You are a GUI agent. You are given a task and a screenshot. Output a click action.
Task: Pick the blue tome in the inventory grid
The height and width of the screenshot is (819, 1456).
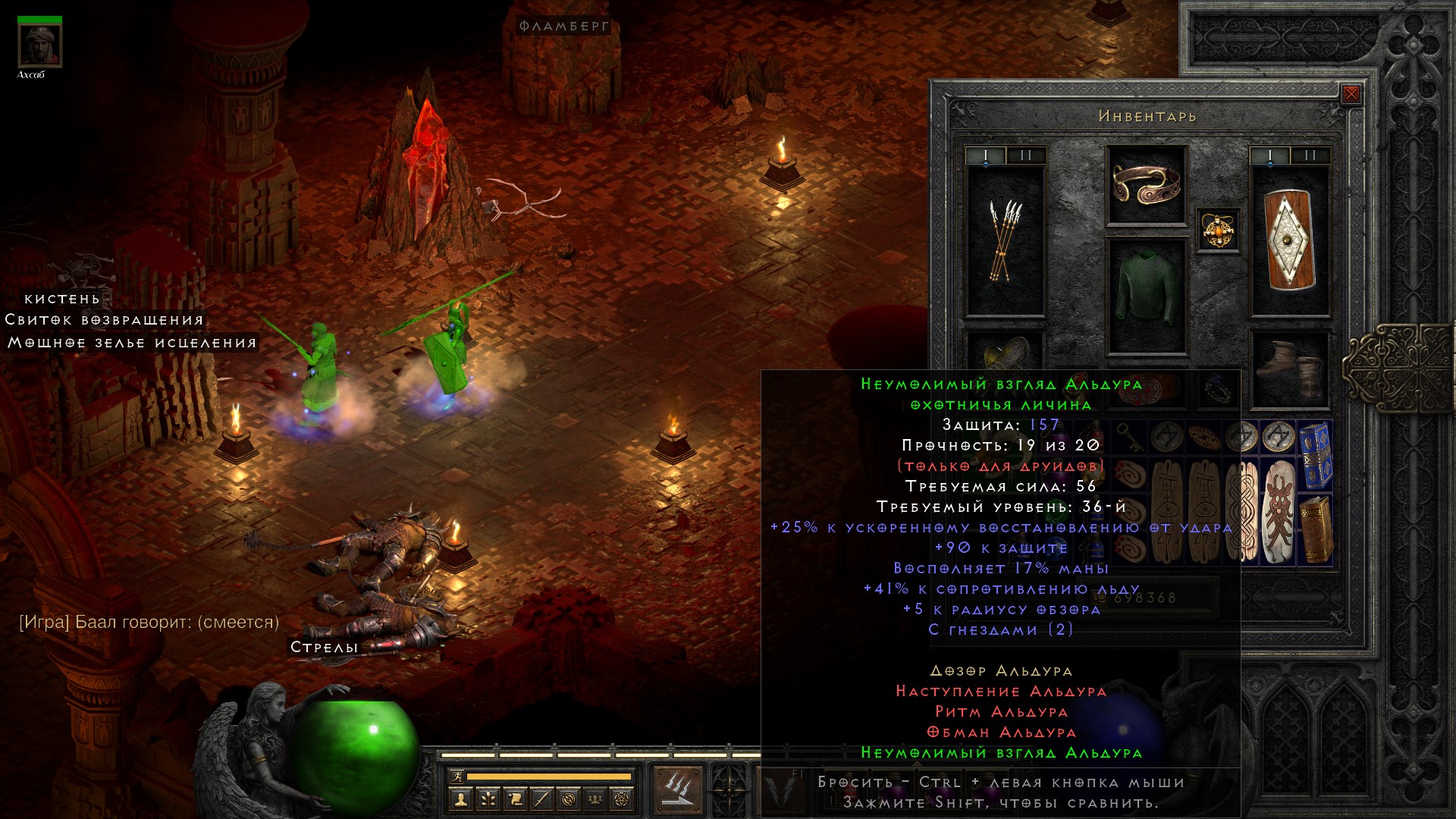point(1316,454)
